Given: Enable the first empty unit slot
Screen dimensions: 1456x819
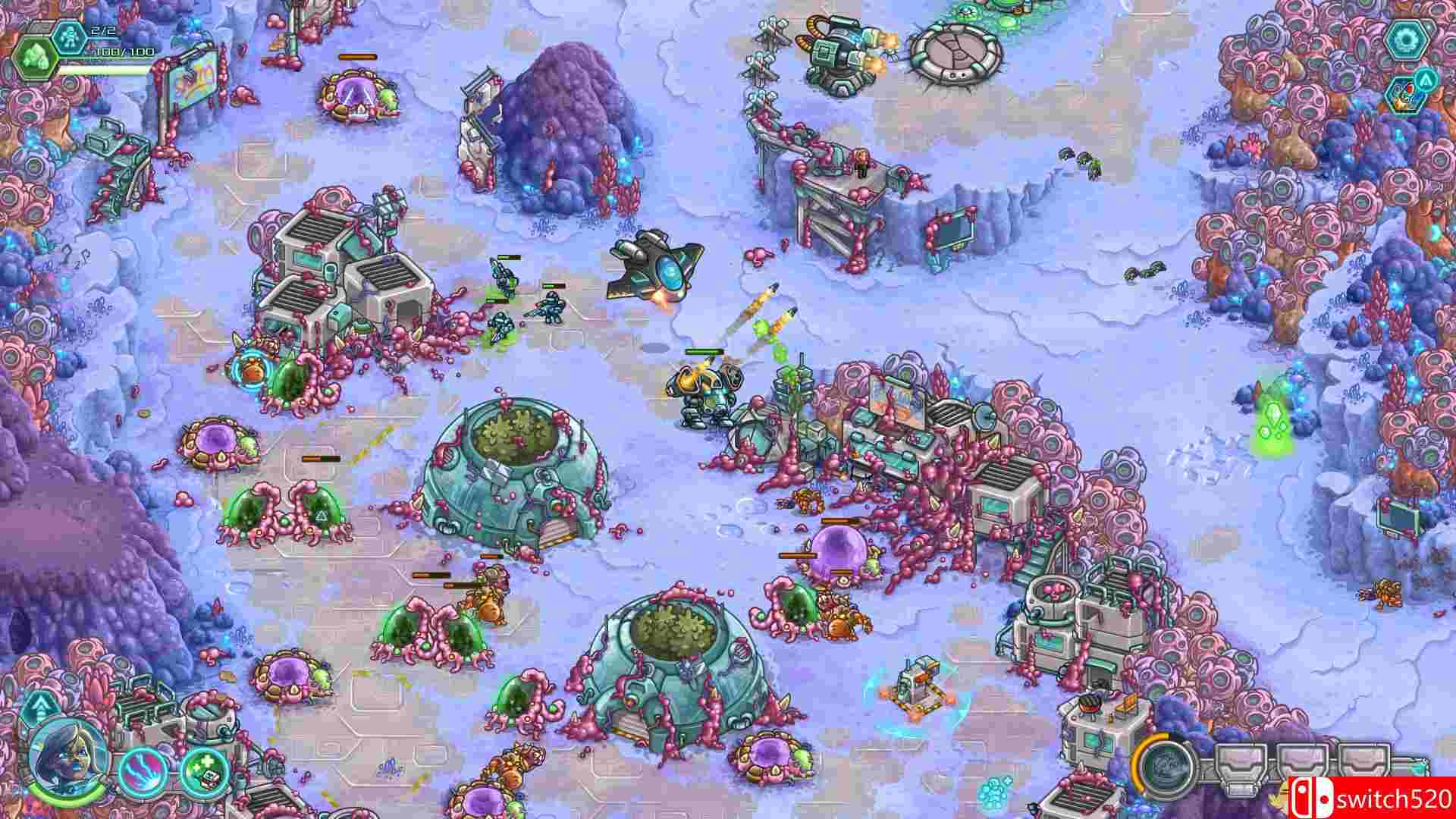Looking at the screenshot, I should (x=1241, y=758).
